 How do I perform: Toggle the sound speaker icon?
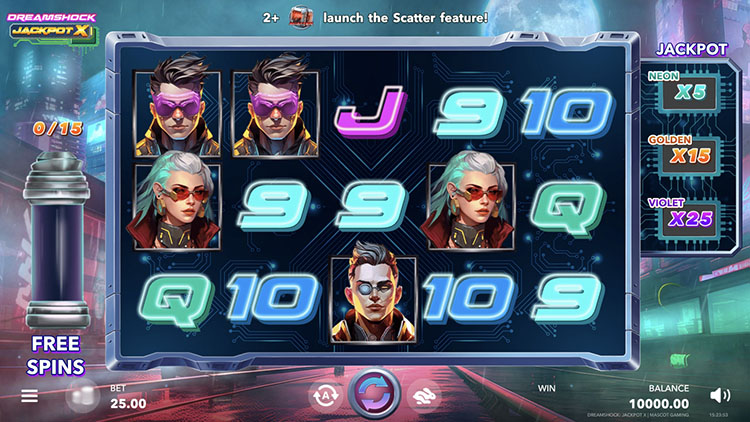718,395
